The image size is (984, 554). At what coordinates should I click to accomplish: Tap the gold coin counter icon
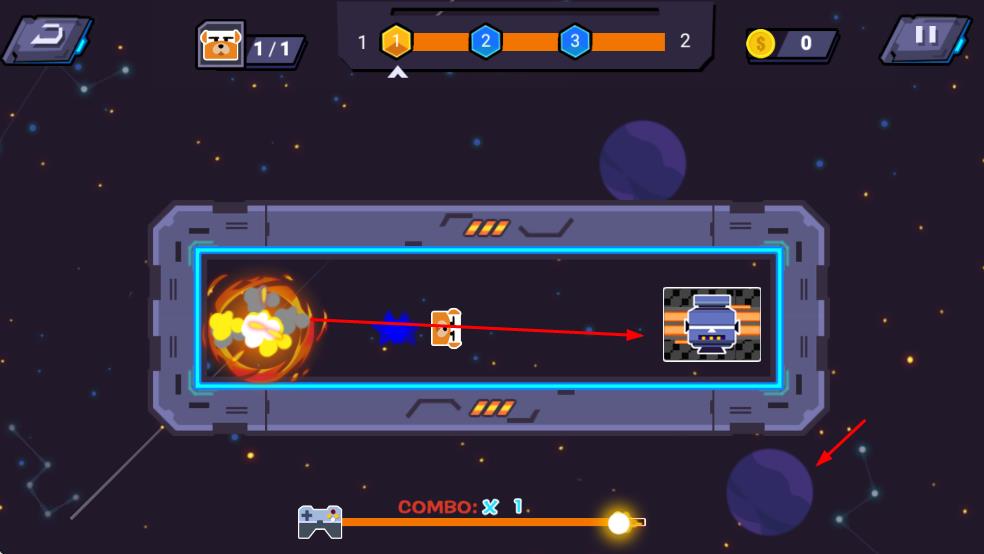point(761,44)
